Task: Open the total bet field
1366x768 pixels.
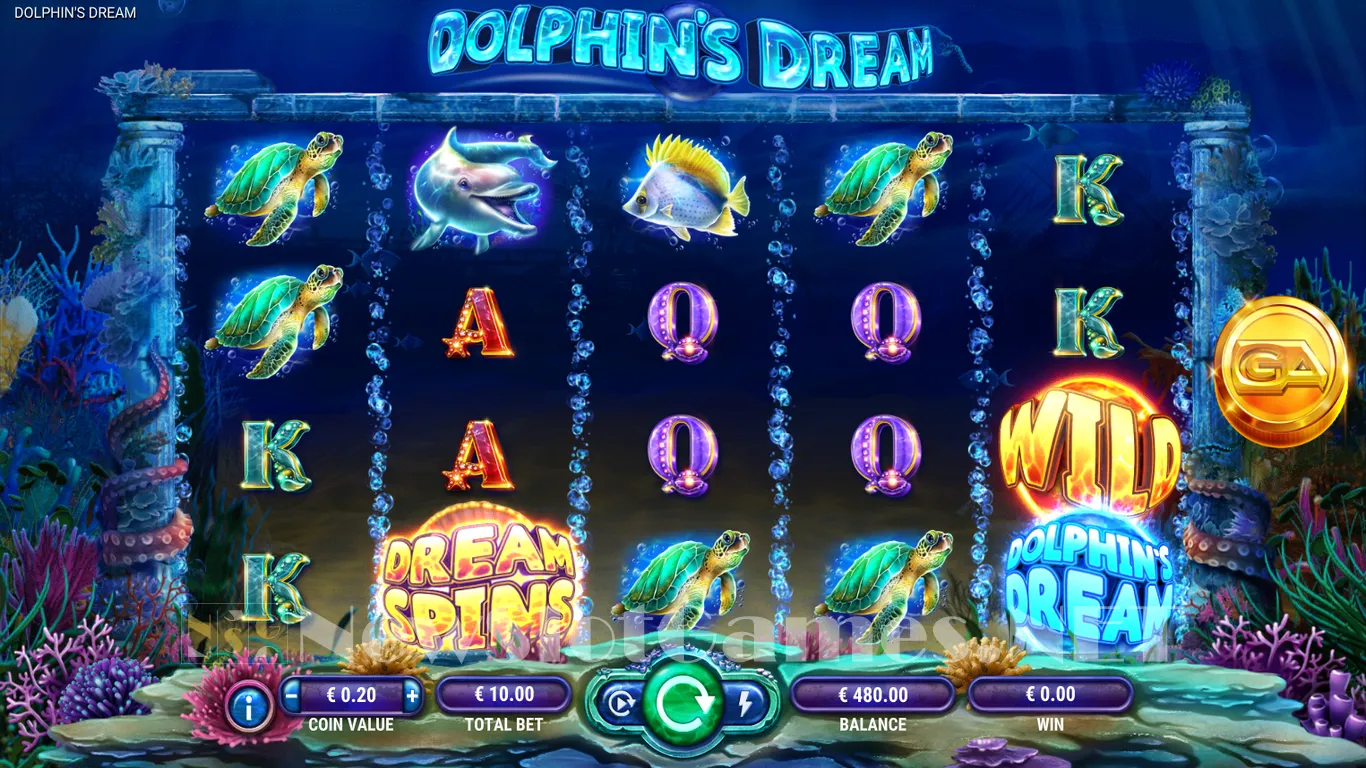Action: [x=504, y=694]
